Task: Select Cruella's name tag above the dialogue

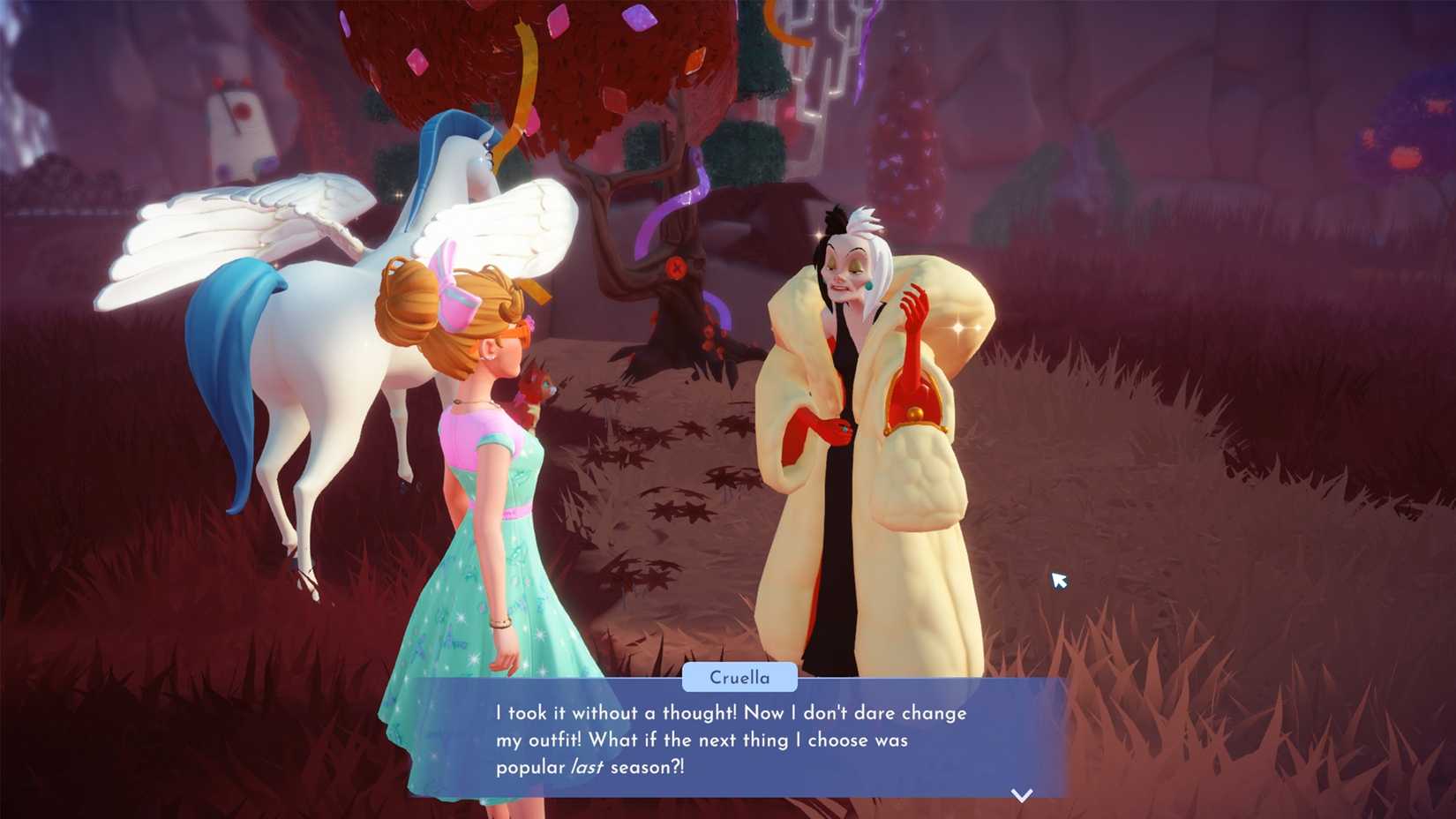Action: tap(740, 677)
